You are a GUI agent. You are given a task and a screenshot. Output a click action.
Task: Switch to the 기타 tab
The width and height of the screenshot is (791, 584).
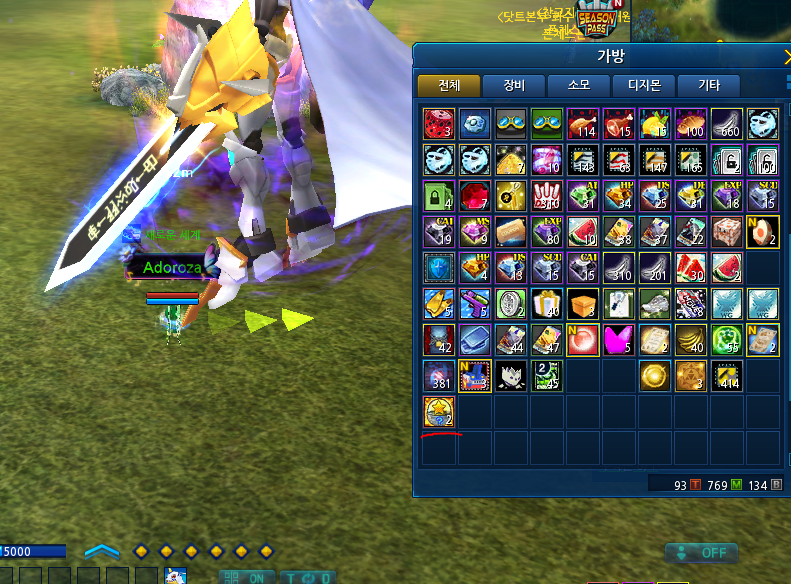click(708, 86)
